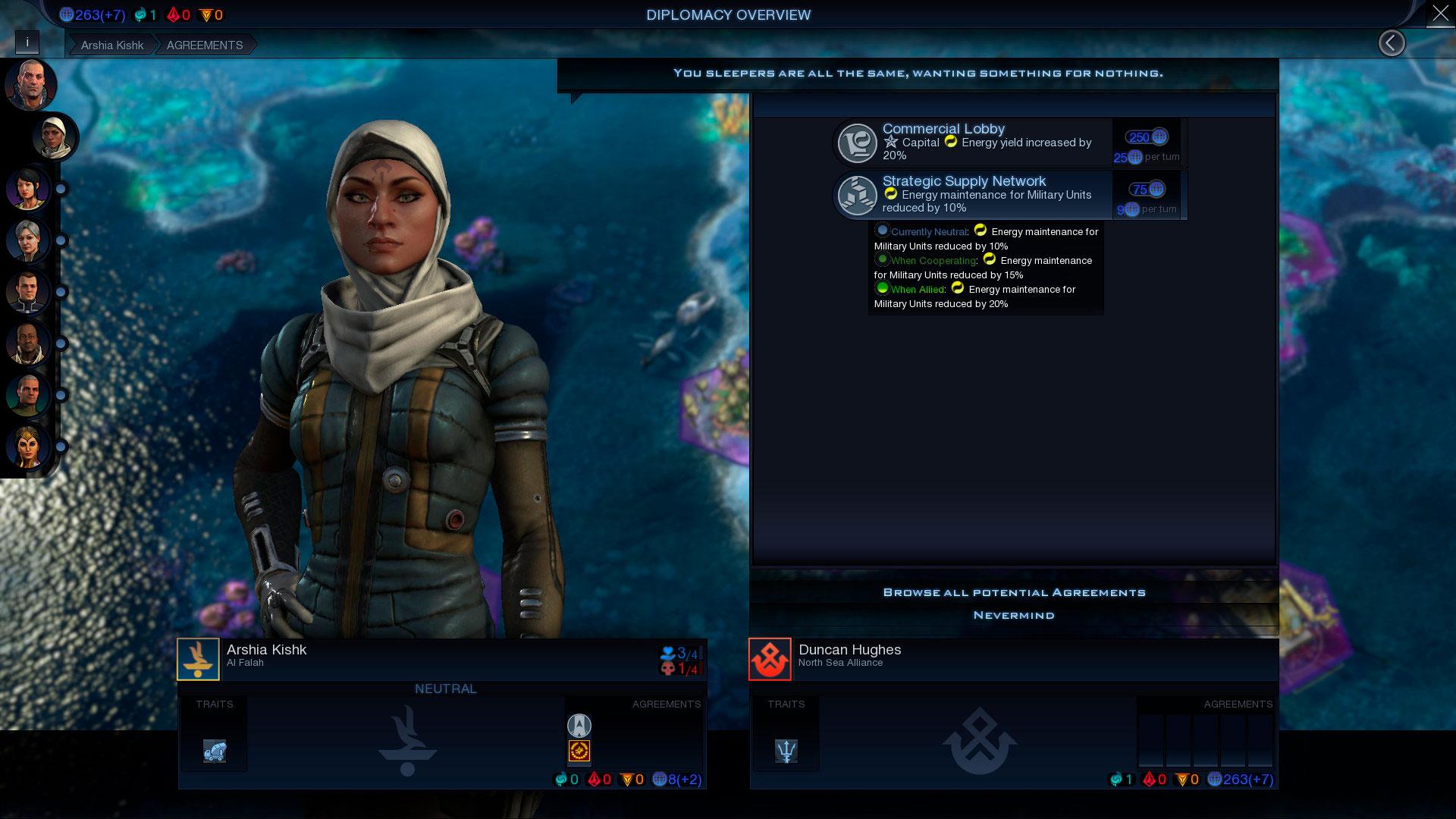Decline with the Nevermind option

[x=1014, y=615]
